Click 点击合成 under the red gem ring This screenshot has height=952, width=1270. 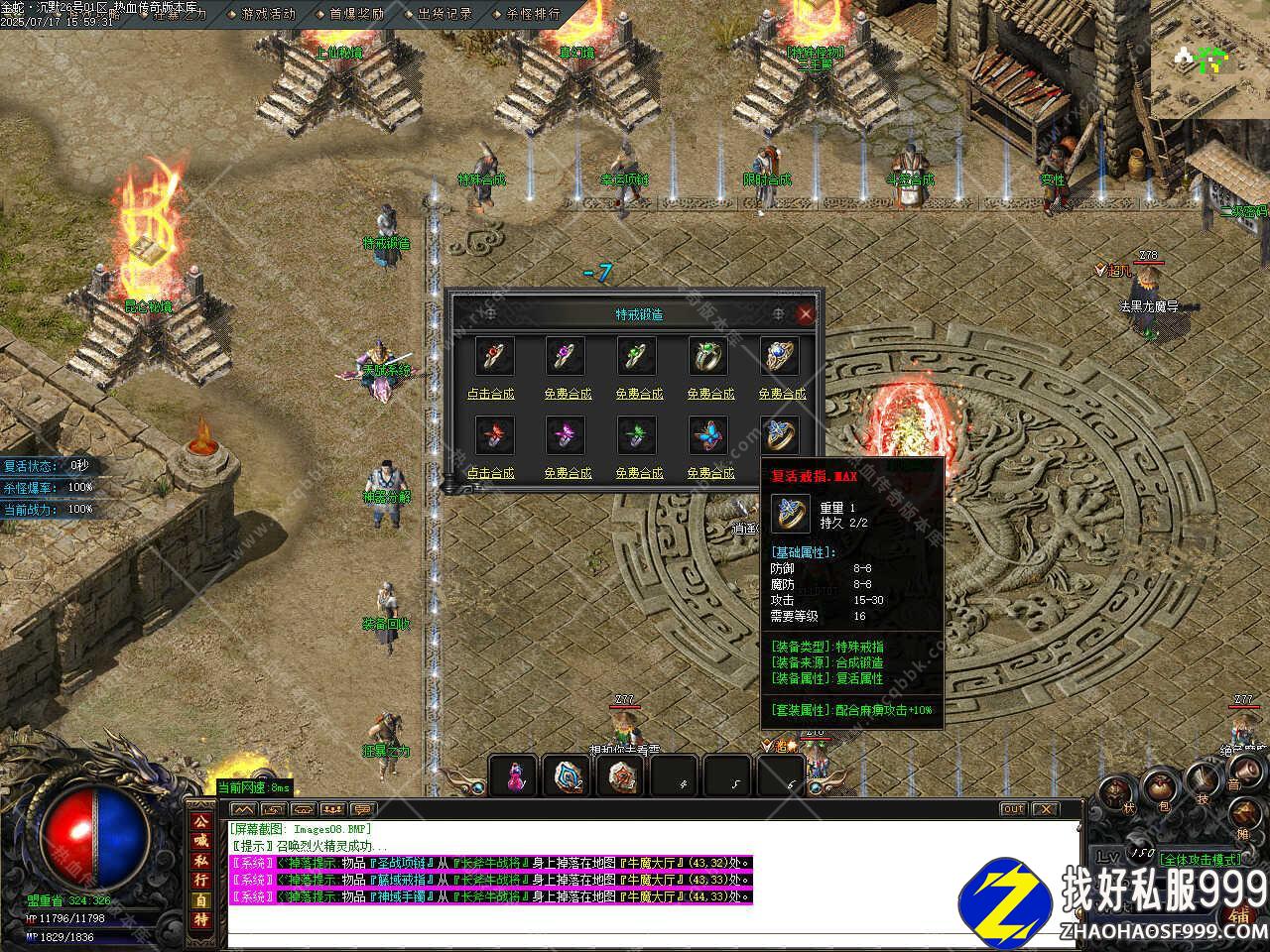tap(491, 394)
